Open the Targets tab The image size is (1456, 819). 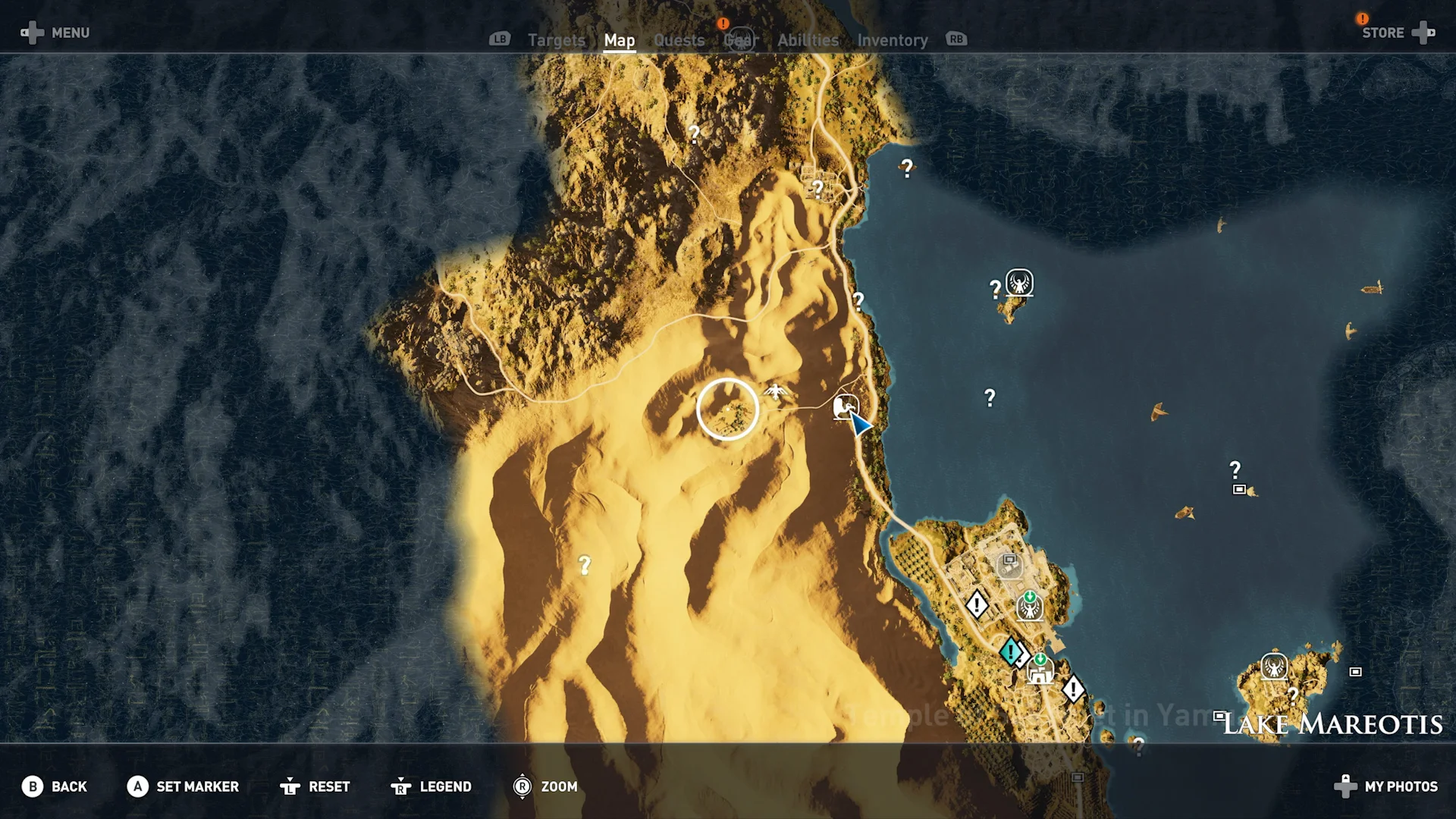556,40
